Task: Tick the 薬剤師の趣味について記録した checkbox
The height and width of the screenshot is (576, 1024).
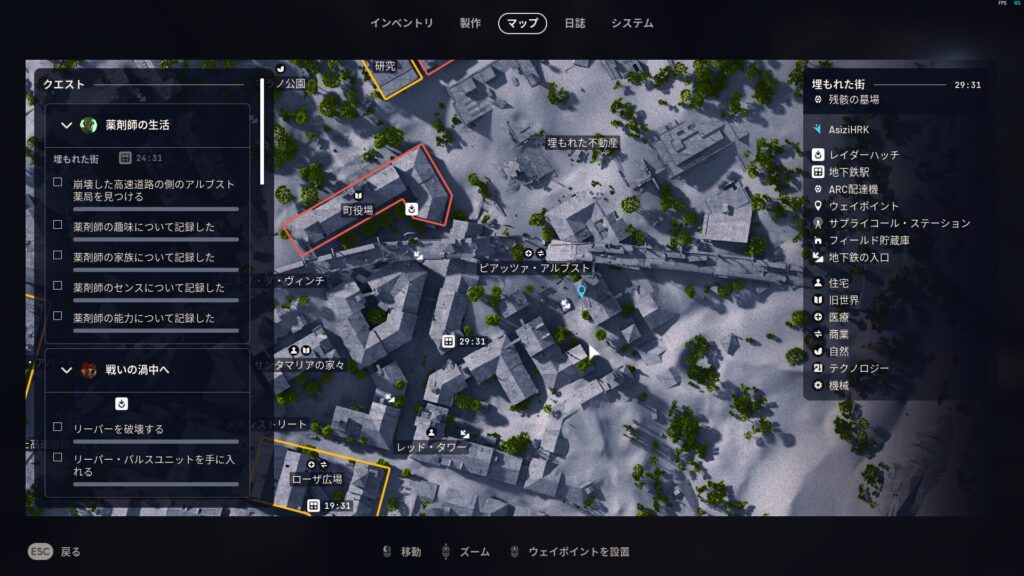Action: tap(58, 226)
